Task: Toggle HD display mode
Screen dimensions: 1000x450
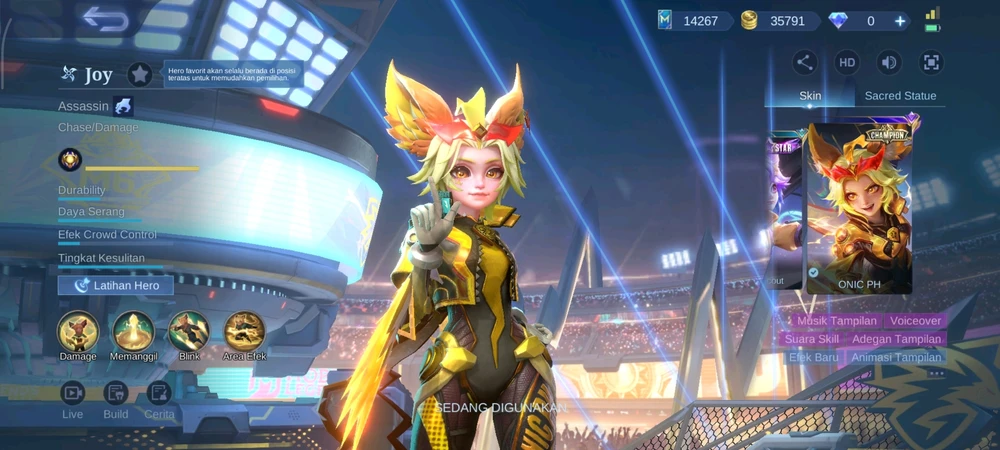Action: 847,62
